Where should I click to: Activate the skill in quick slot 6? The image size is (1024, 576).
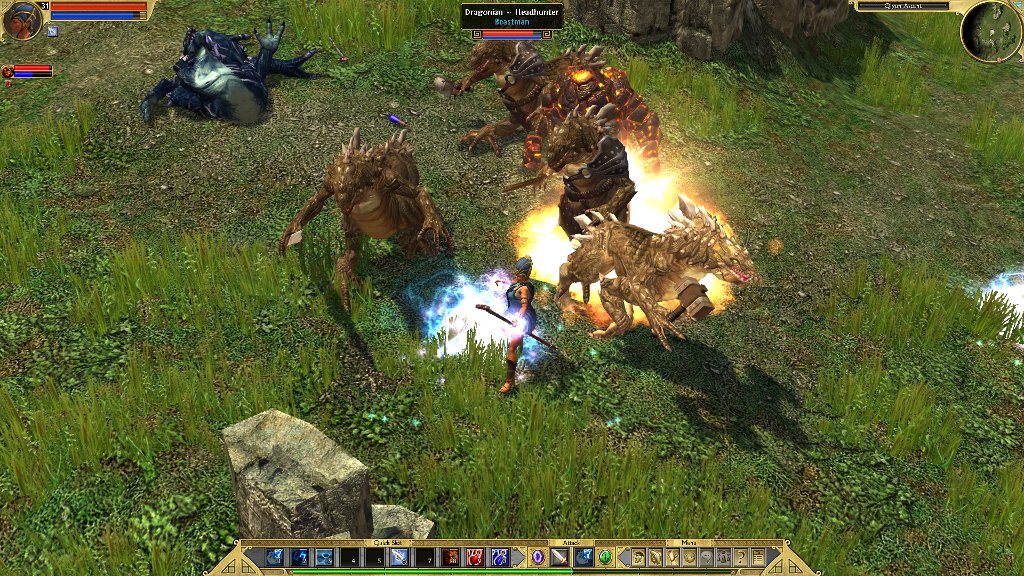click(x=399, y=557)
